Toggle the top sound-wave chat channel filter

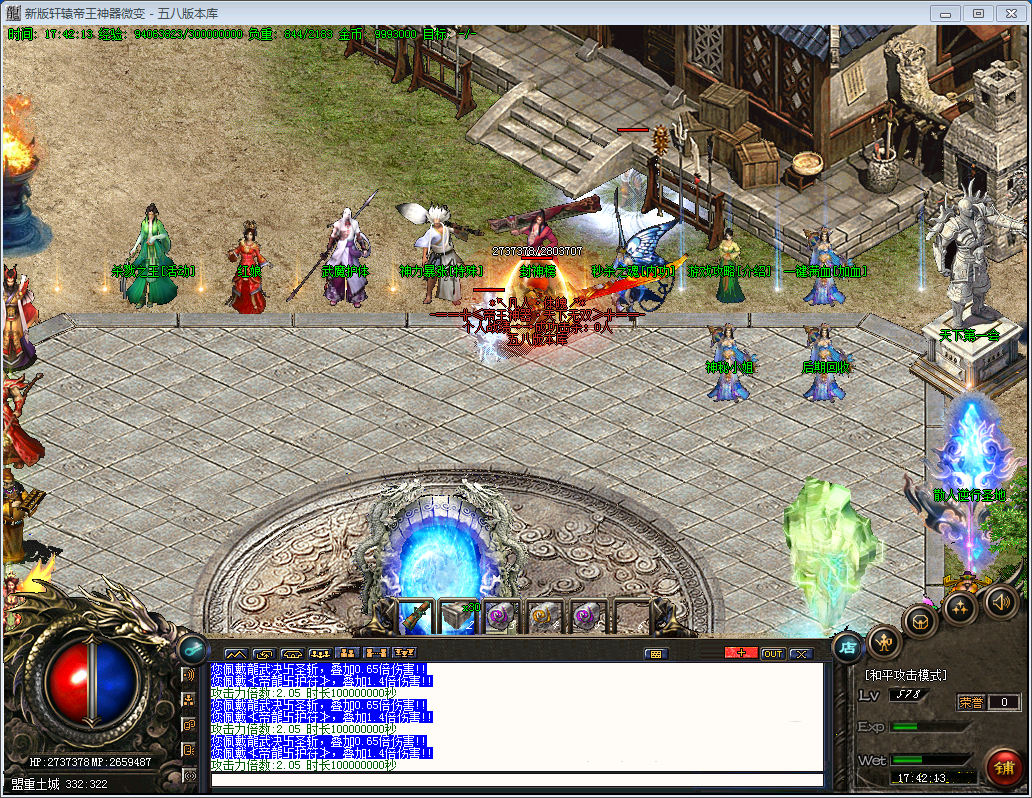click(188, 675)
